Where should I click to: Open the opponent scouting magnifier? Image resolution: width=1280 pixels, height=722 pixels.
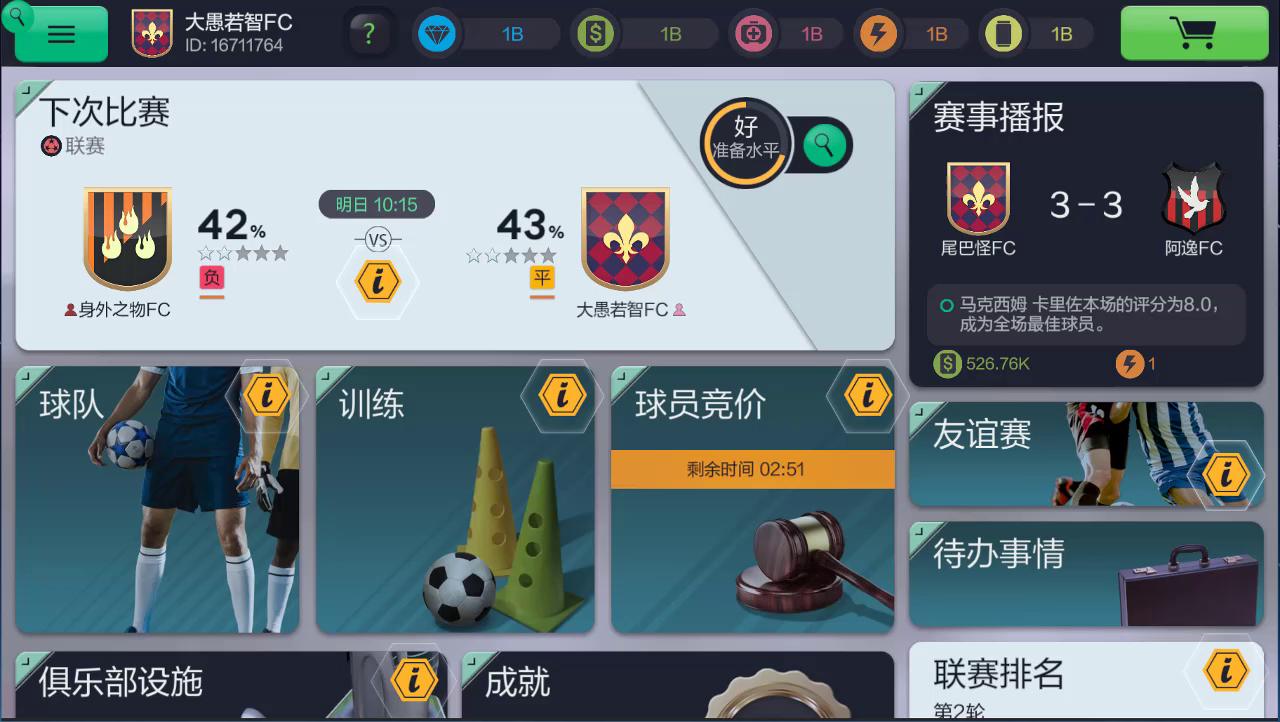822,145
